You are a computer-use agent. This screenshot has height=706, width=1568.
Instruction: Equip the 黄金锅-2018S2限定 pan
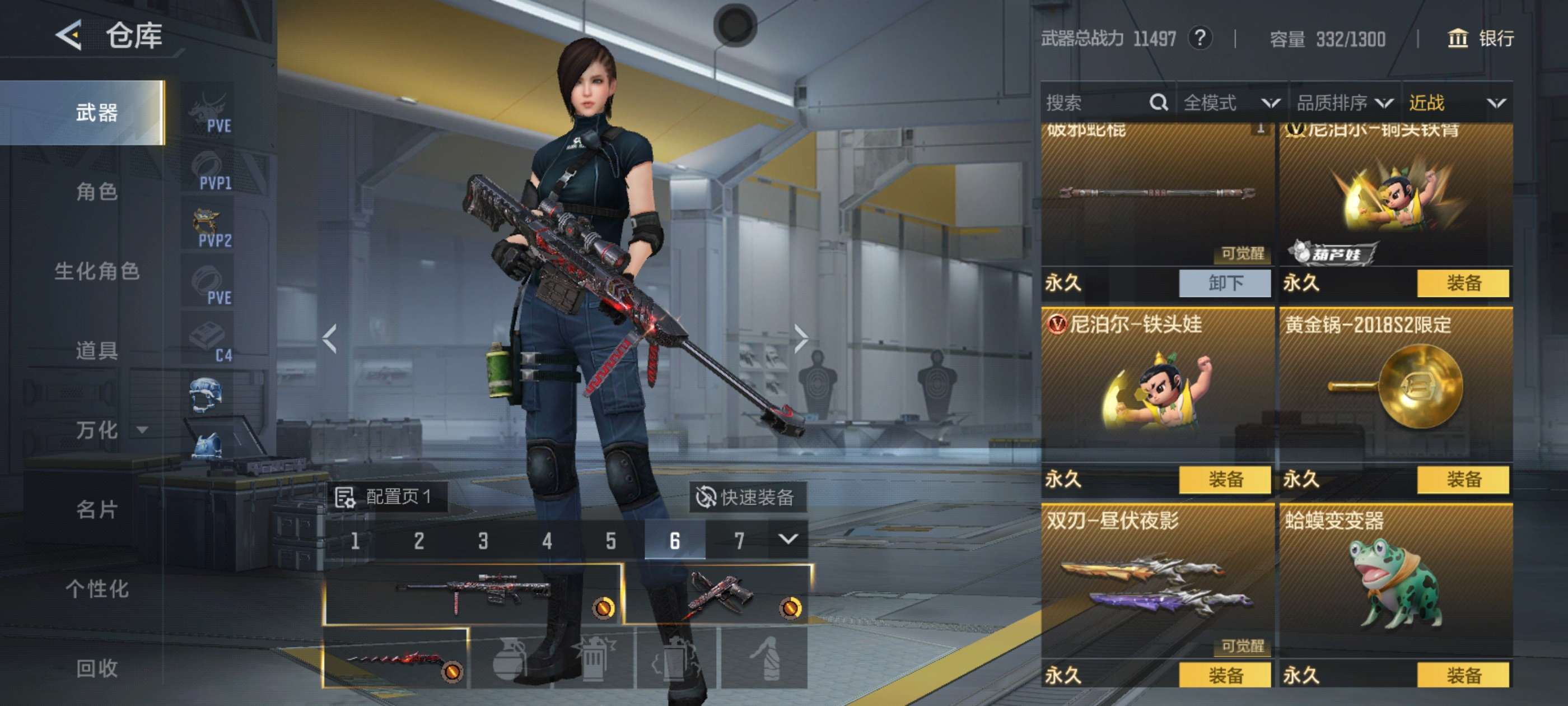1463,480
